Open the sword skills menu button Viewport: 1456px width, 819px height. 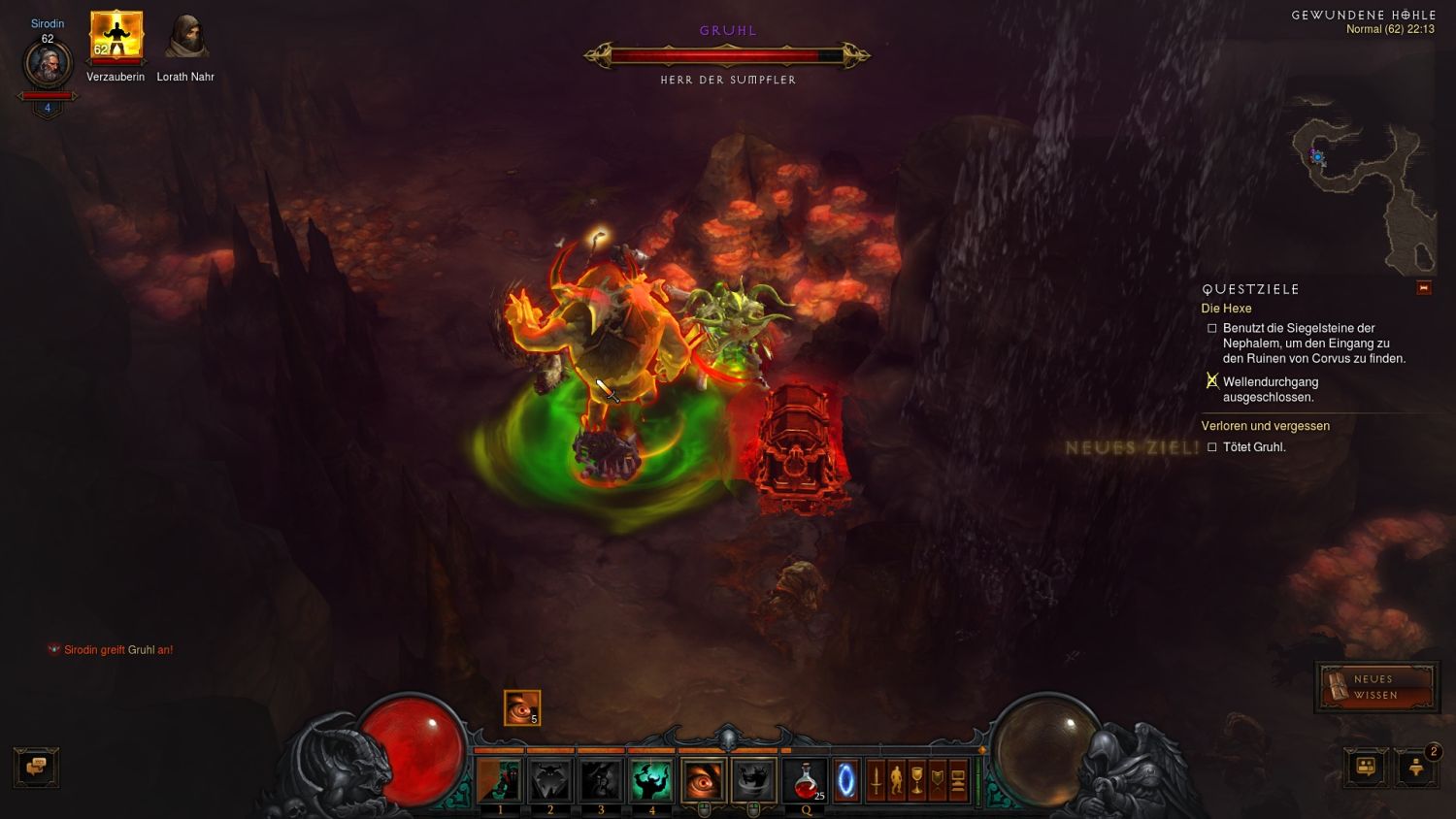coord(876,780)
